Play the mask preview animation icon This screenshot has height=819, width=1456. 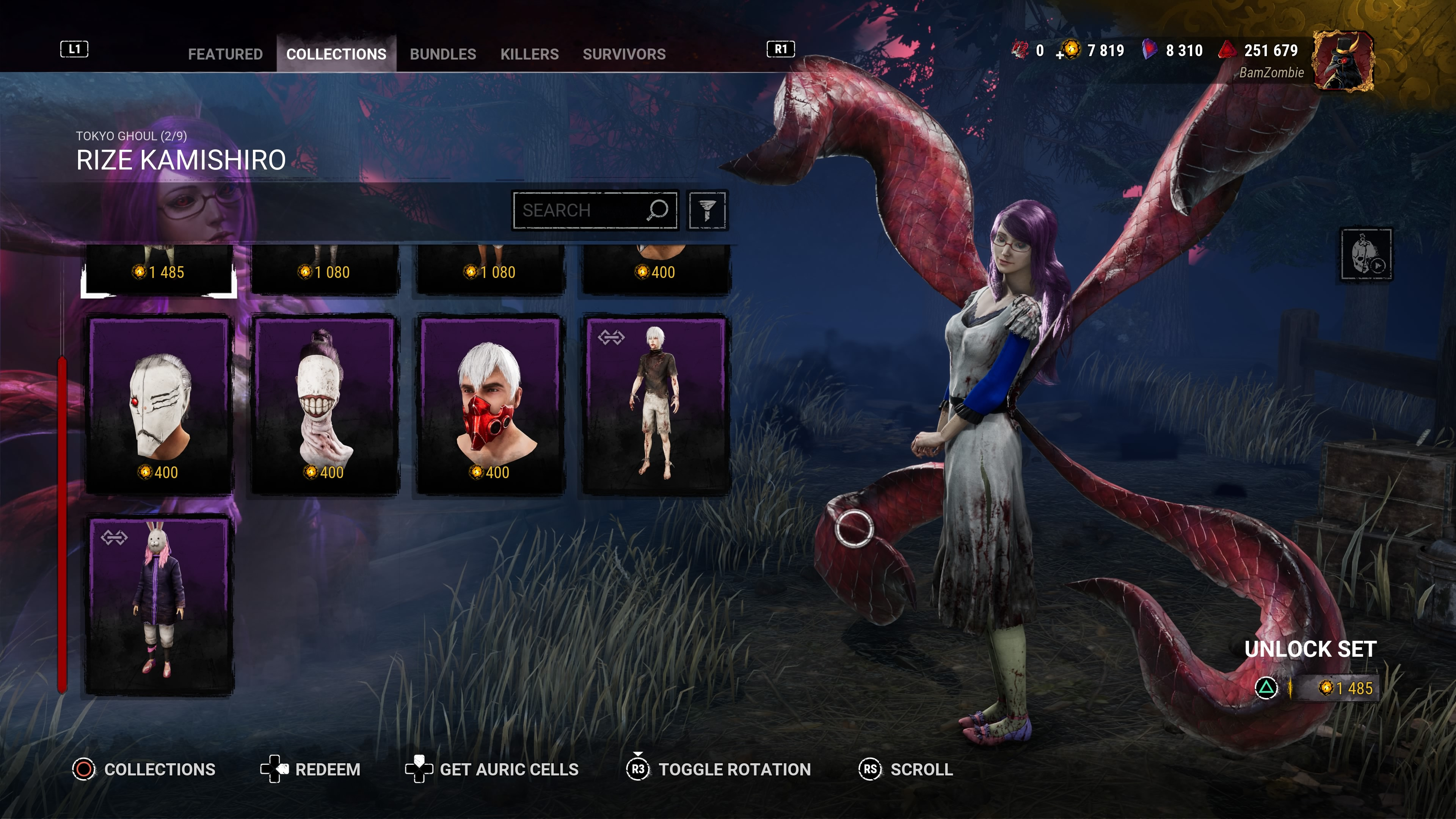1366,254
